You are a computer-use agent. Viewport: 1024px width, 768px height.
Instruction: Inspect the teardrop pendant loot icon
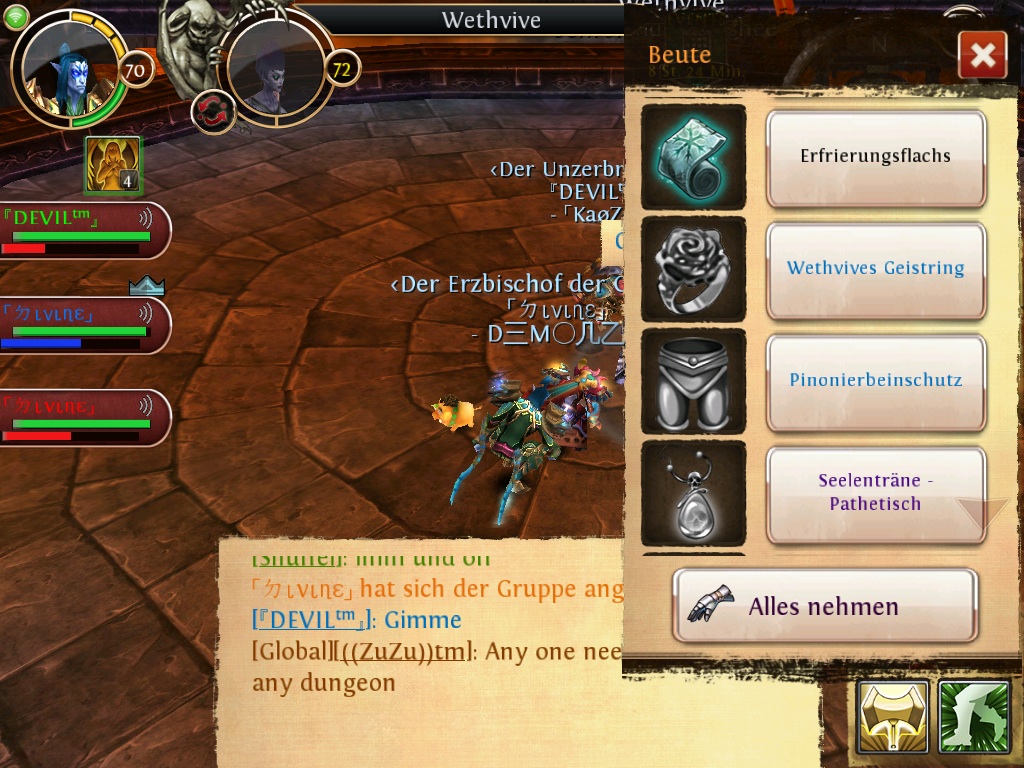tap(693, 493)
